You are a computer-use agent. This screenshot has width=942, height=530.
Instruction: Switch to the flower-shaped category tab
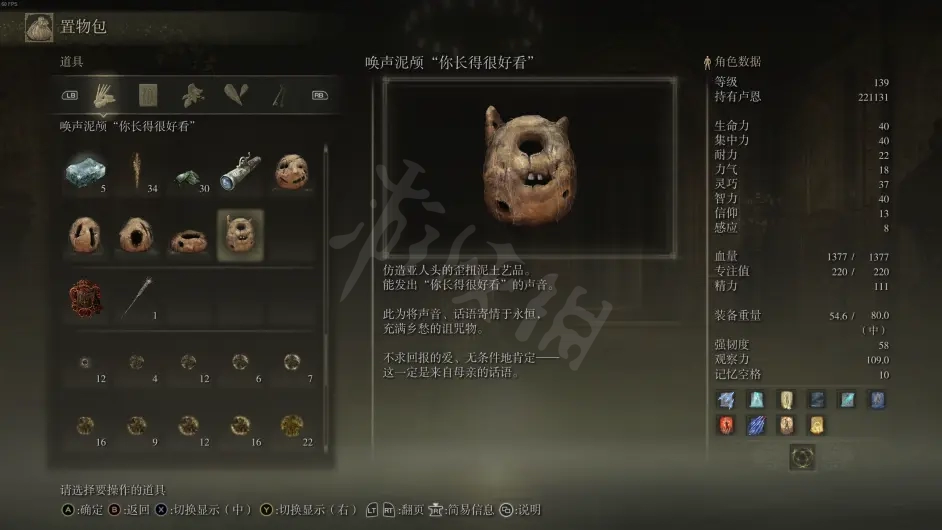pos(192,95)
